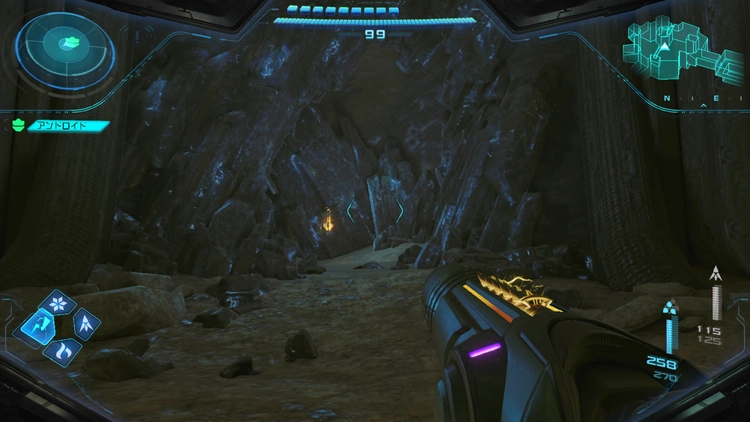The height and width of the screenshot is (422, 750).
Task: Select the snowflake ice shot
Action: (61, 302)
